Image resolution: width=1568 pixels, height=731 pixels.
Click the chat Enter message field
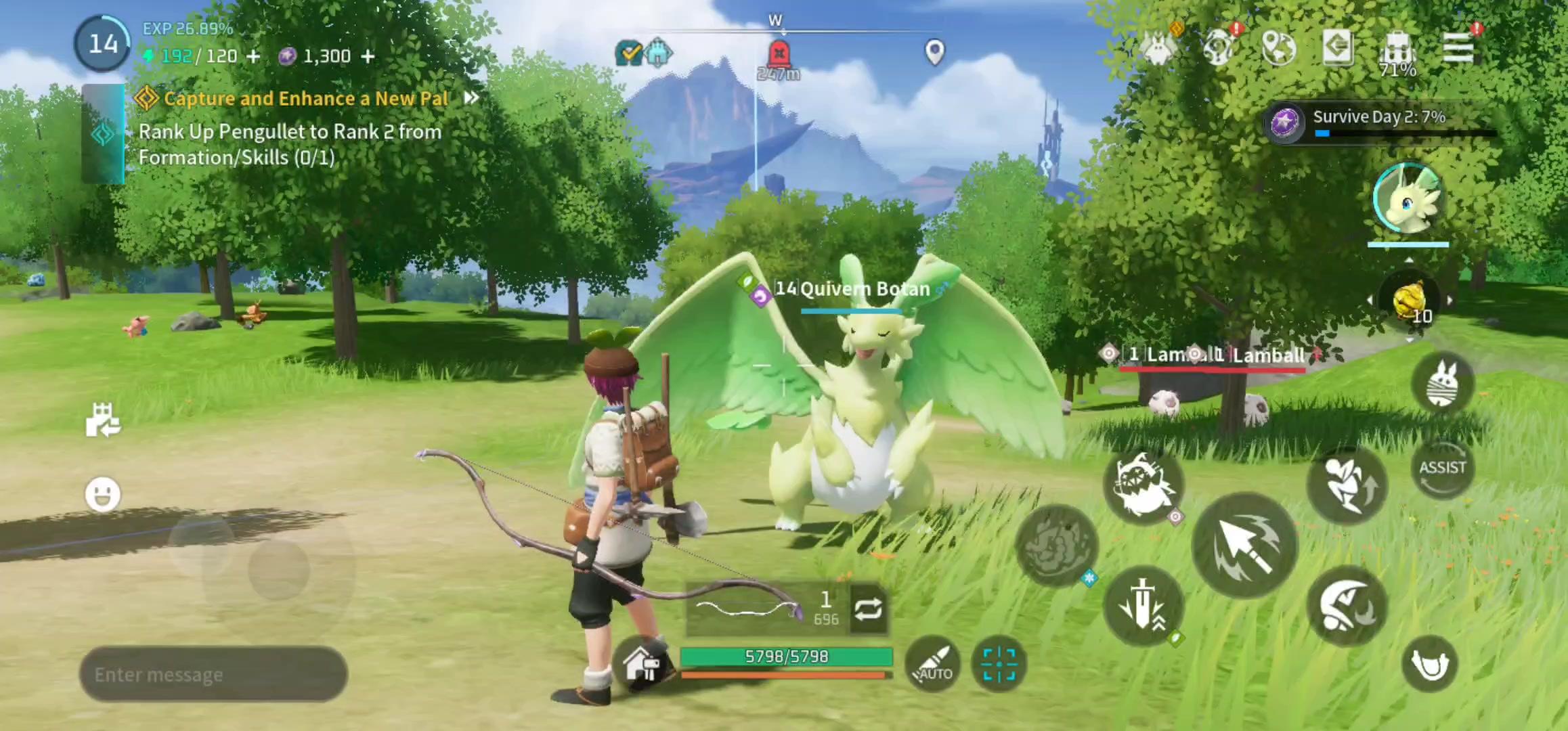(213, 674)
